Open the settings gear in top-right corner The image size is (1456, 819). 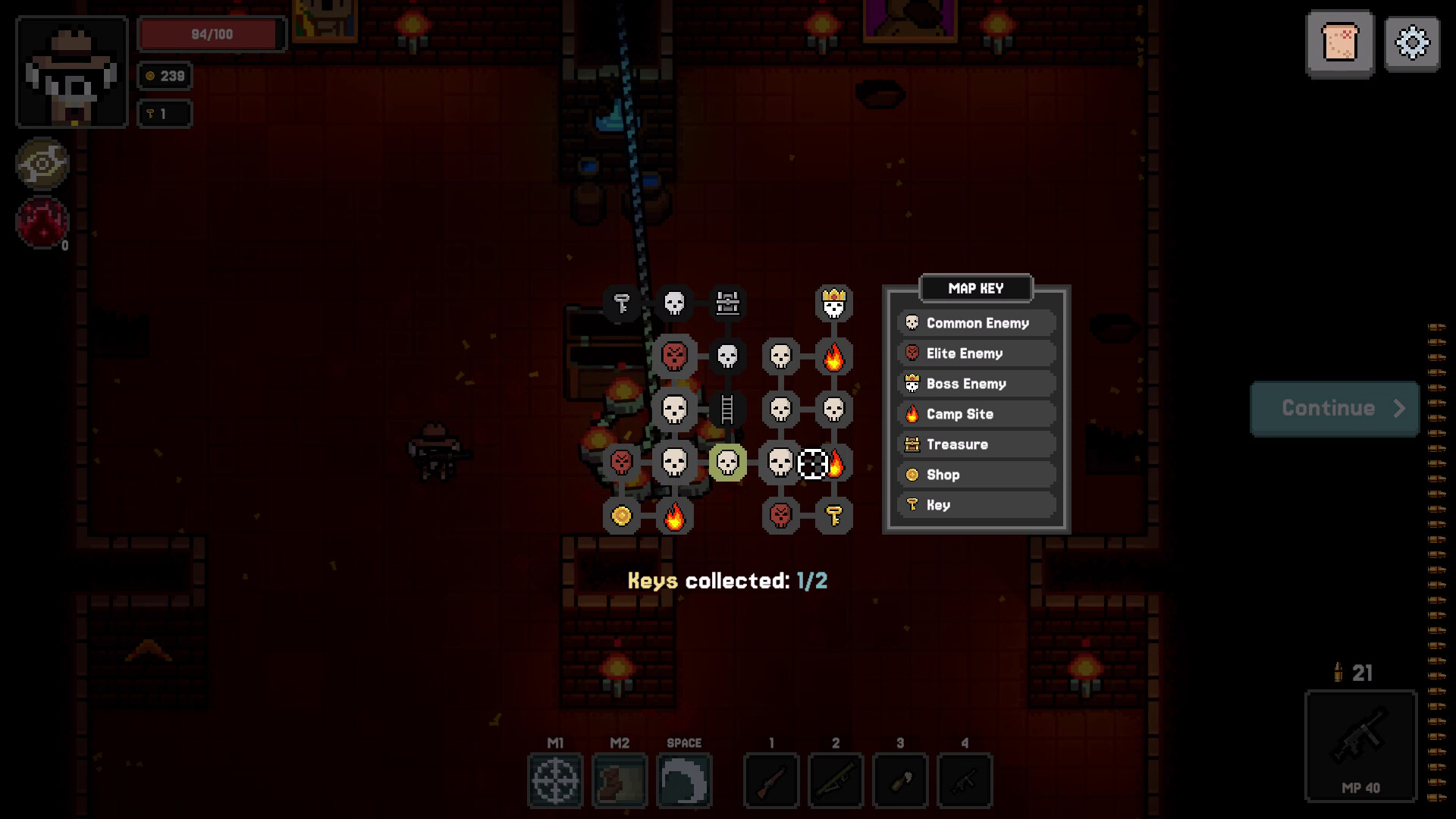pyautogui.click(x=1411, y=43)
